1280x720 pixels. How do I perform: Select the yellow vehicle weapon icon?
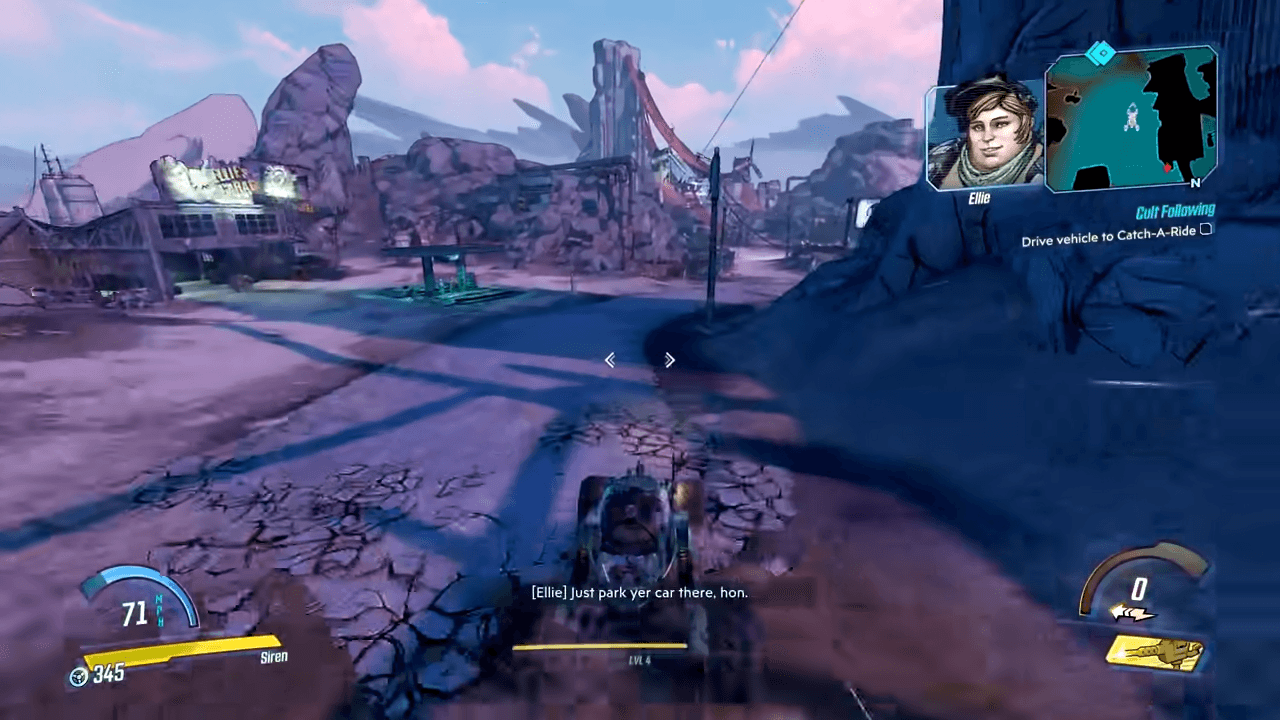1155,654
